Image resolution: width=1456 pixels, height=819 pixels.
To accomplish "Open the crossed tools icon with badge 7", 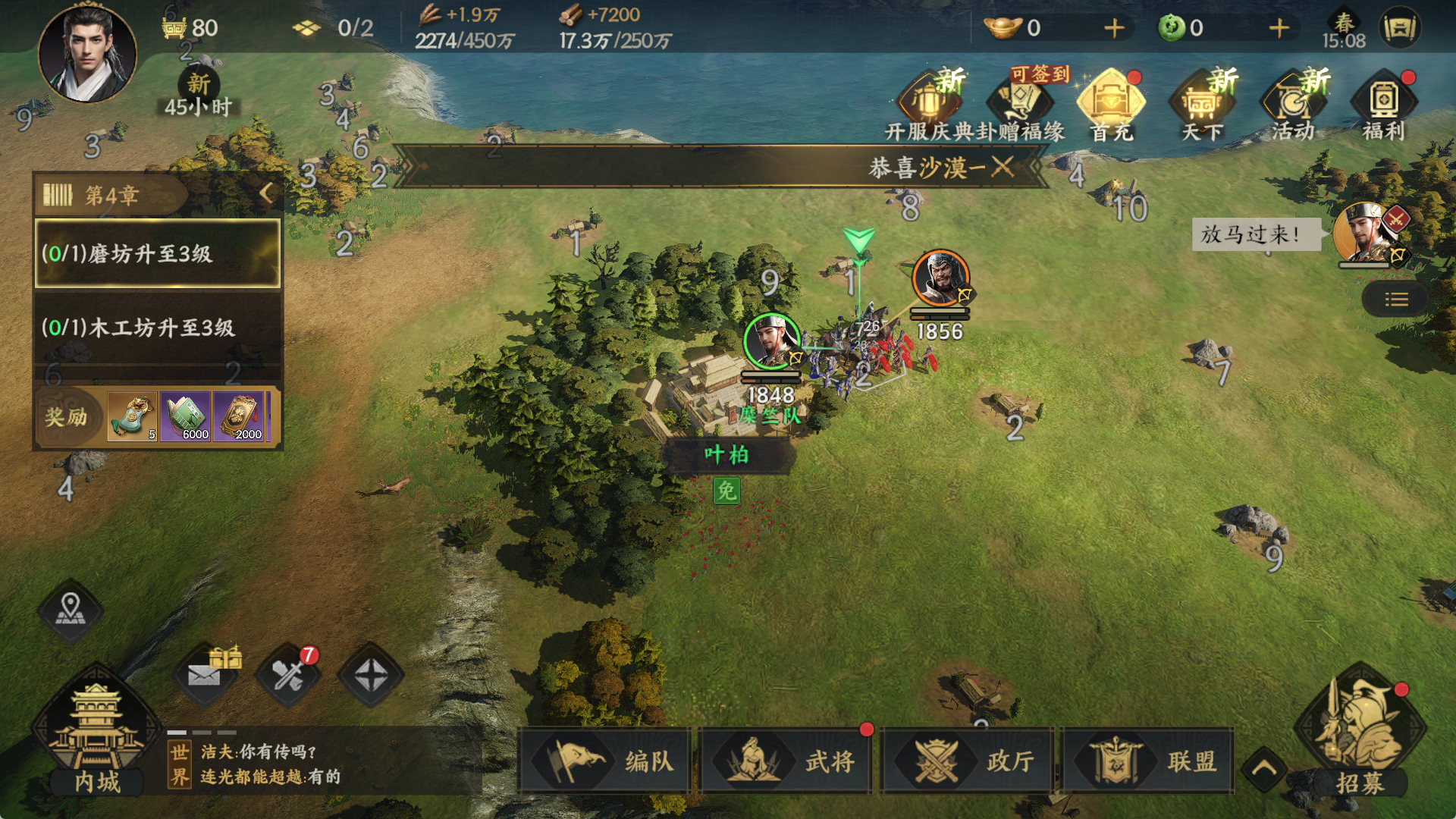I will coord(287,674).
